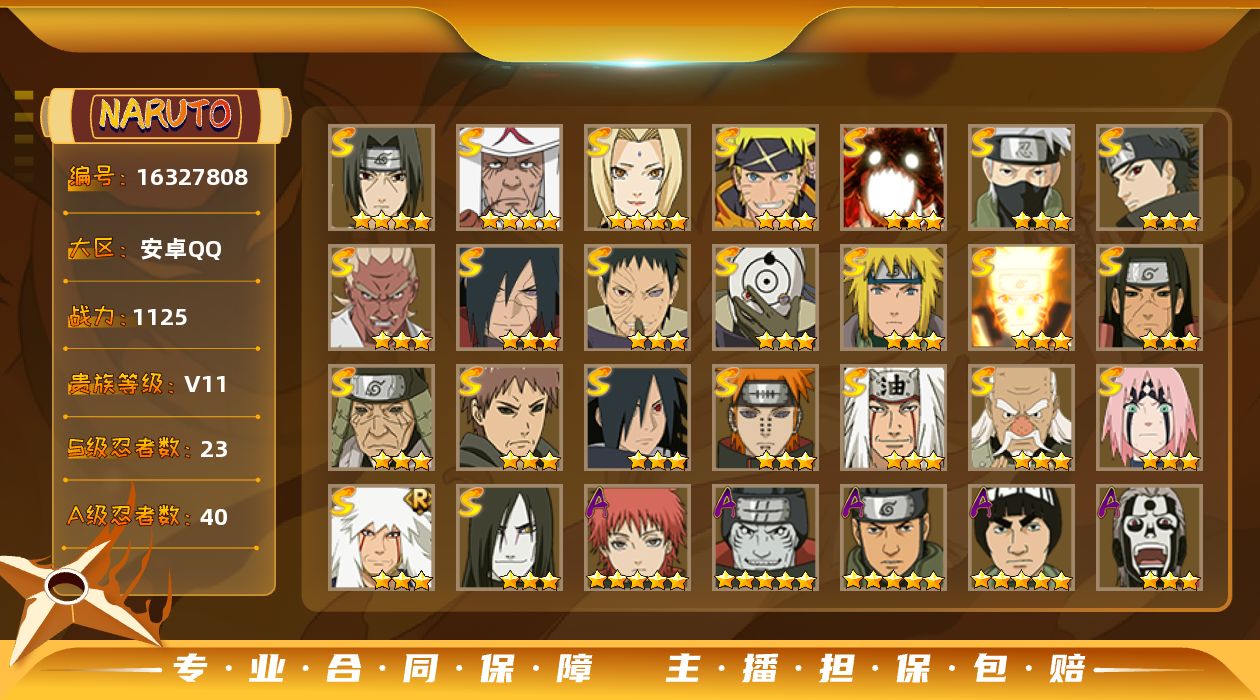This screenshot has height=700, width=1260.
Task: Select the bald elderly Onoki tile
Action: coord(1021,417)
